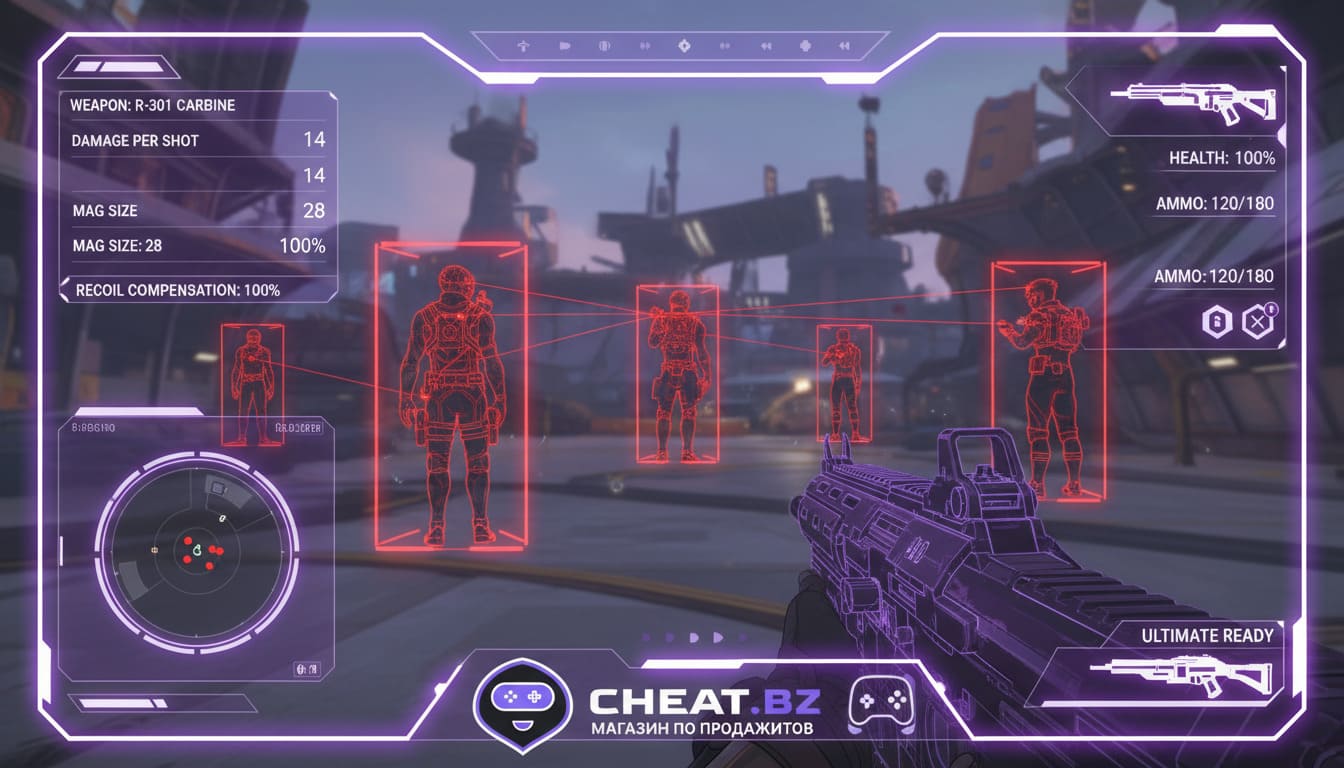
Task: Click the hexagonal padlock icon
Action: coord(1217,322)
